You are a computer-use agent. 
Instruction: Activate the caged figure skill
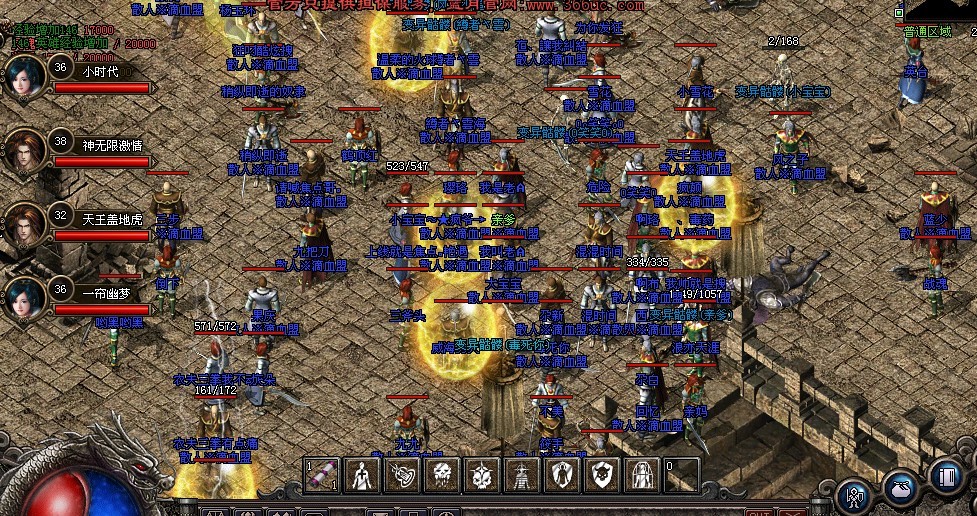click(642, 475)
